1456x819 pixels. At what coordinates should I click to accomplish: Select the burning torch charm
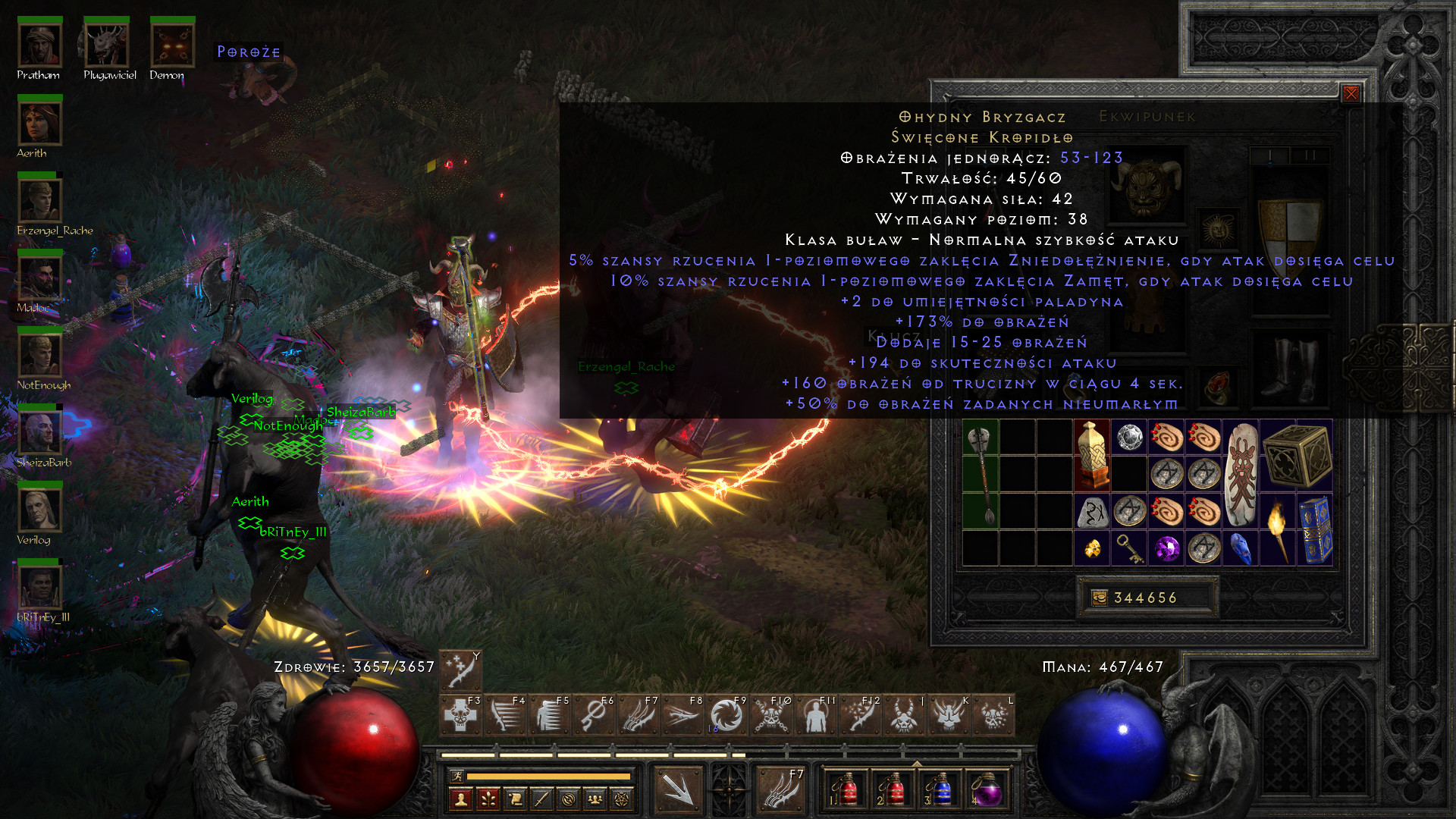click(1278, 530)
